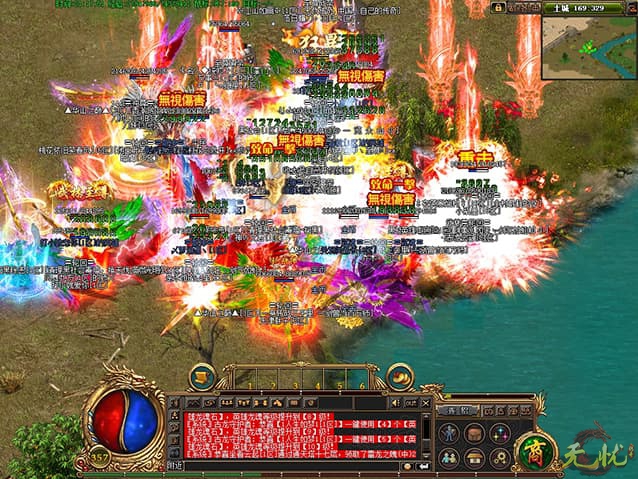Image resolution: width=638 pixels, height=479 pixels.
Task: Open the backpack bag icon
Action: 475,433
